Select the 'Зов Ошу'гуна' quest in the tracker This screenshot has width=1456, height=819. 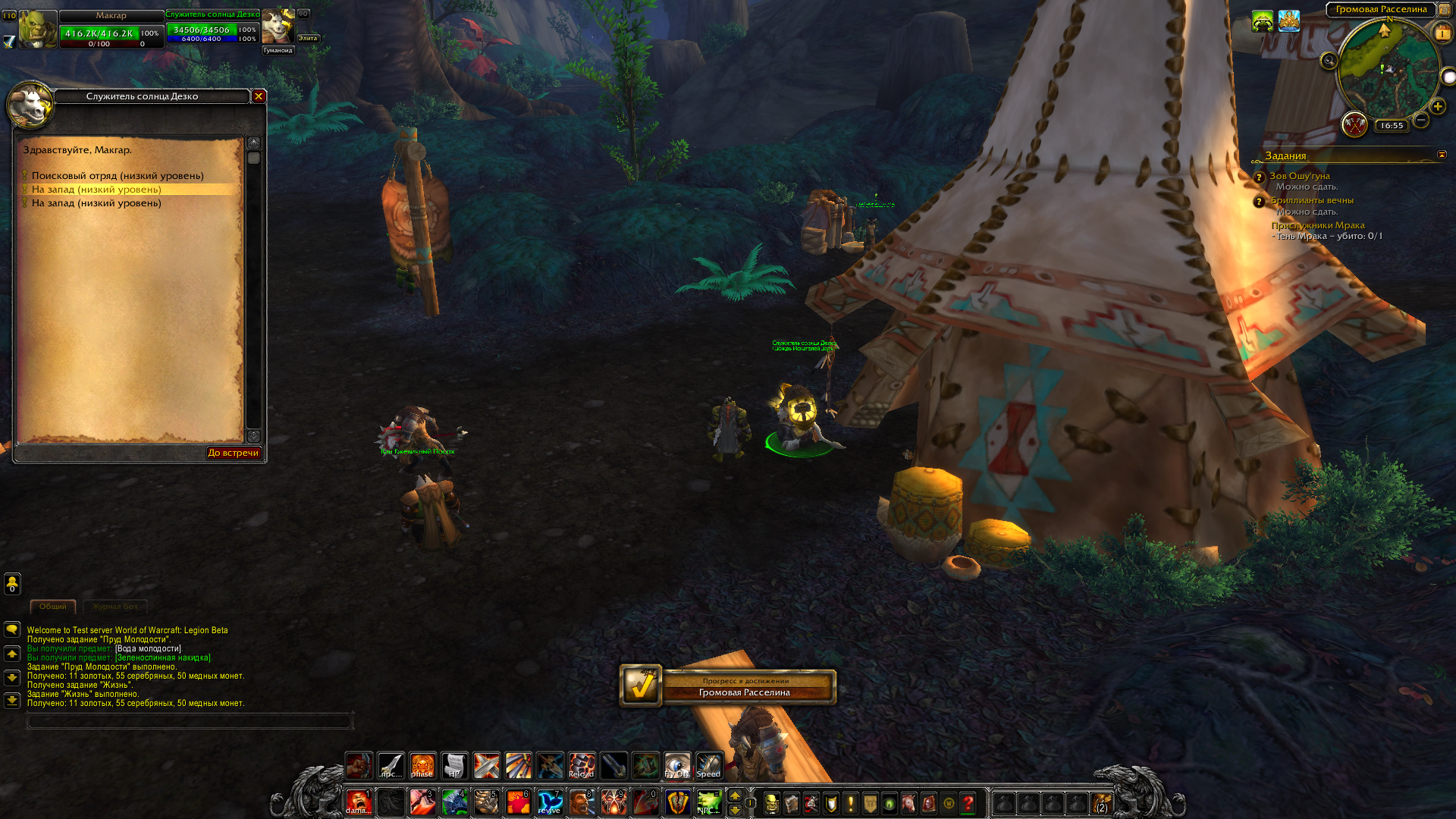click(x=1300, y=176)
